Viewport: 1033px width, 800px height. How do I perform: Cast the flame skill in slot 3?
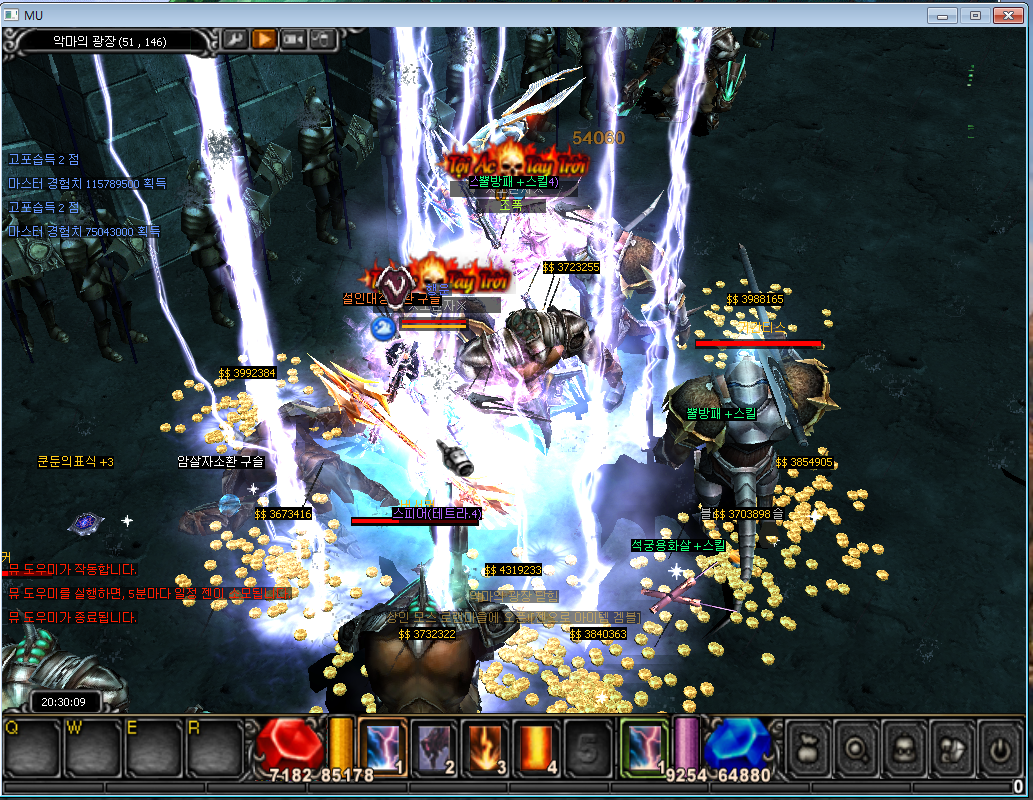(x=485, y=748)
